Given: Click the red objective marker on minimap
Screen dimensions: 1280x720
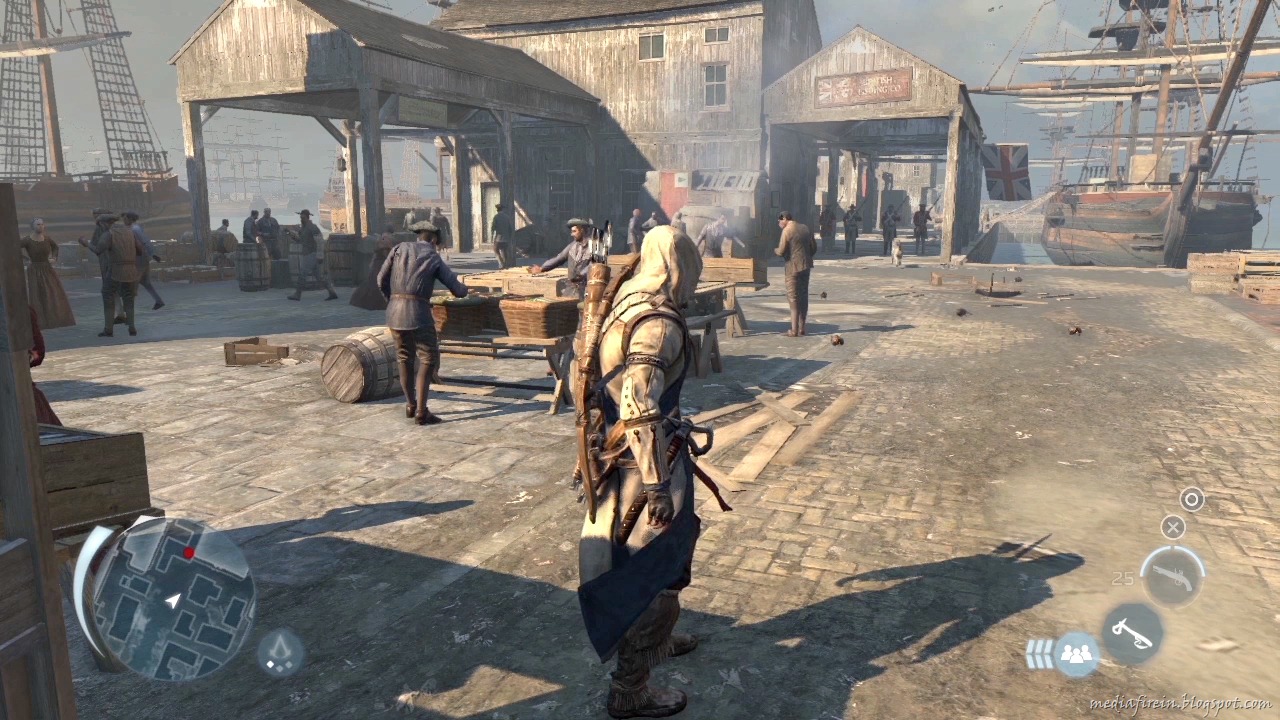Looking at the screenshot, I should point(190,552).
